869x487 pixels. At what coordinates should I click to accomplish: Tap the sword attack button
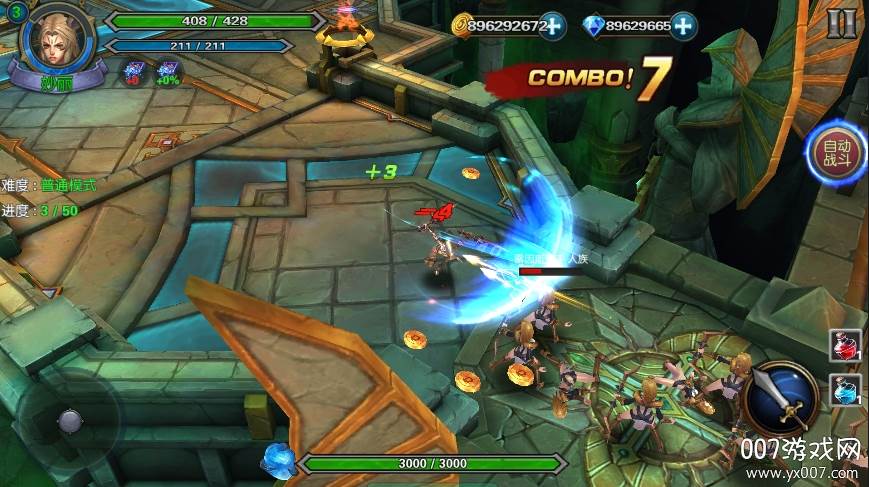783,398
